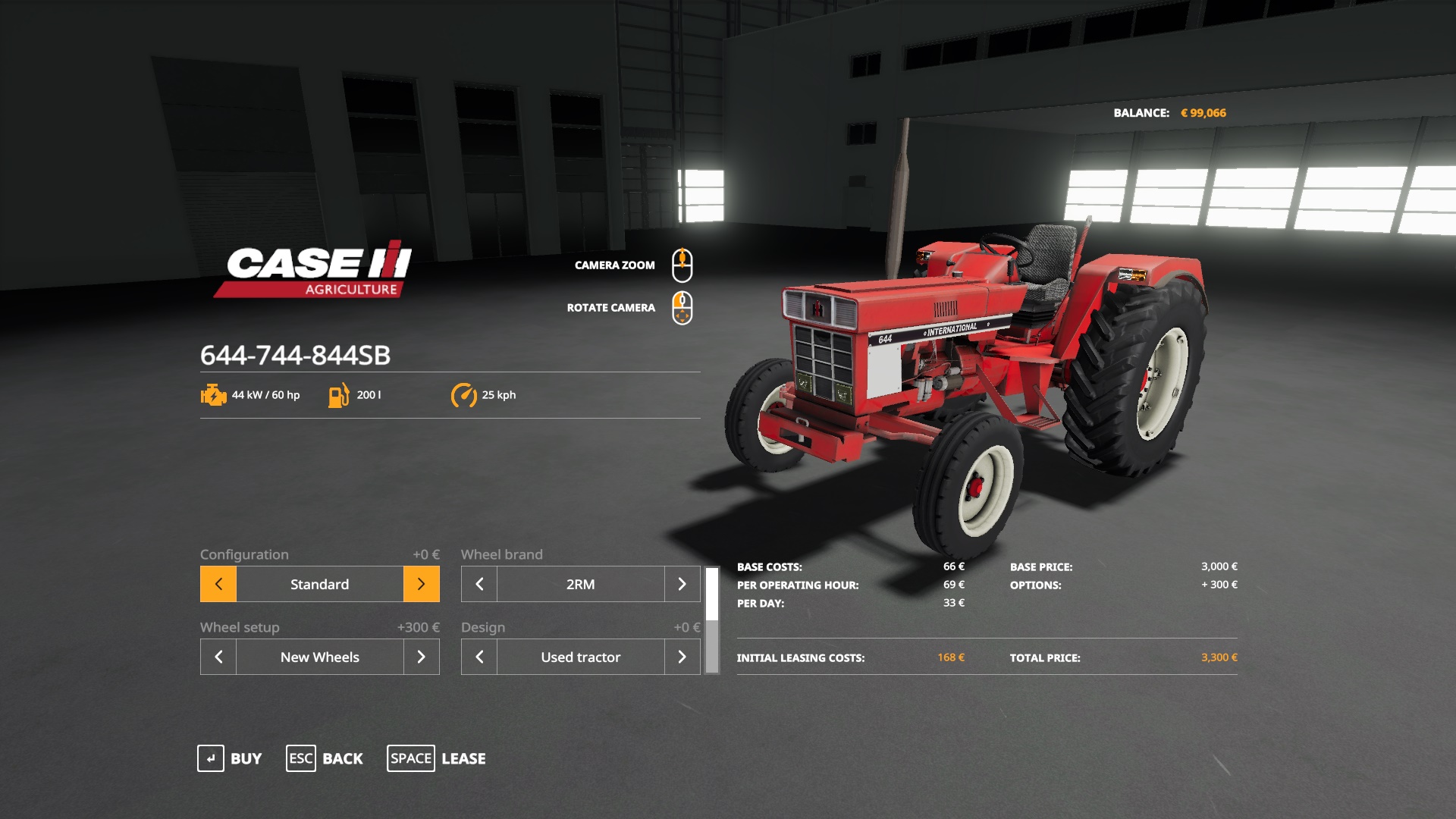Click left chevron beside 2RM
The width and height of the screenshot is (1456, 819).
click(x=478, y=584)
